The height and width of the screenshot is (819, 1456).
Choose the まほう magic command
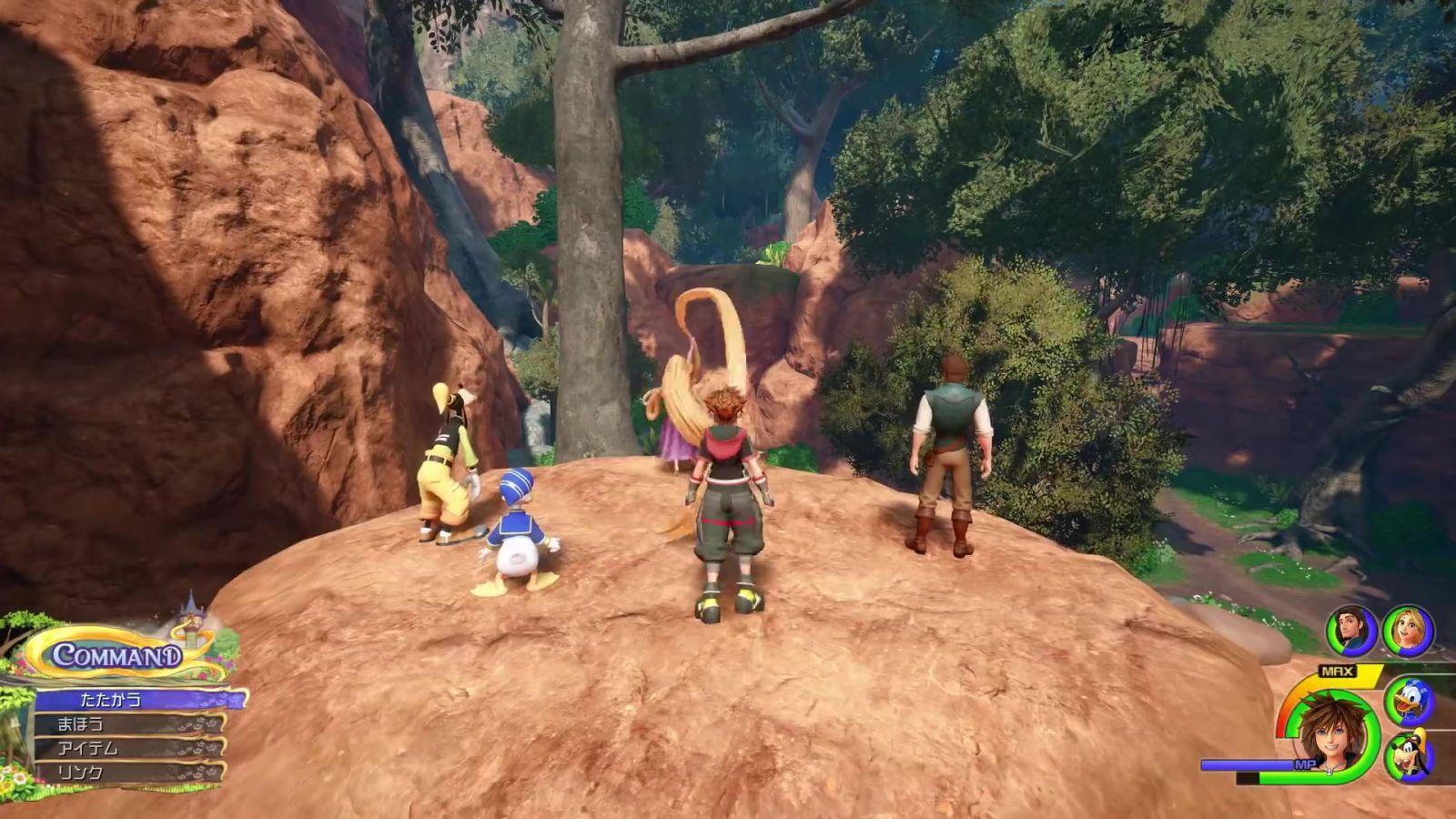127,725
